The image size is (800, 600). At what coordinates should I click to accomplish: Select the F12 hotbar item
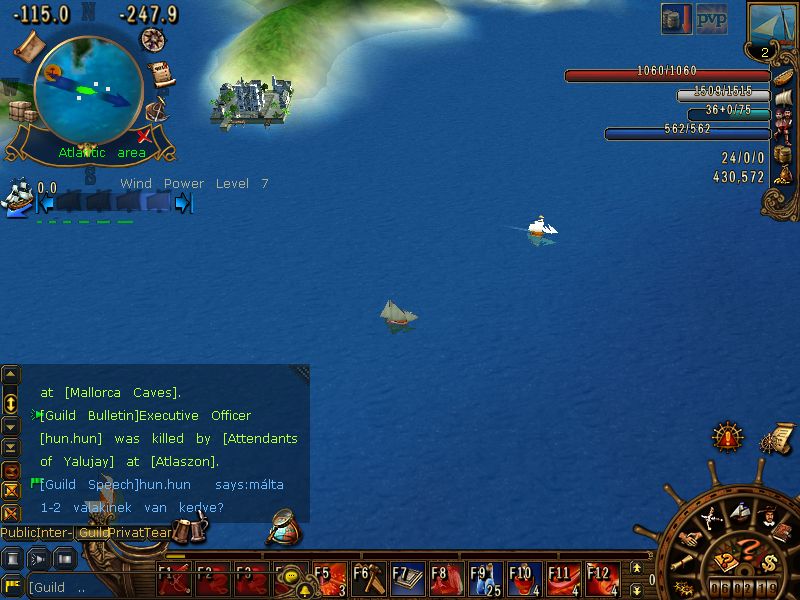pos(602,579)
